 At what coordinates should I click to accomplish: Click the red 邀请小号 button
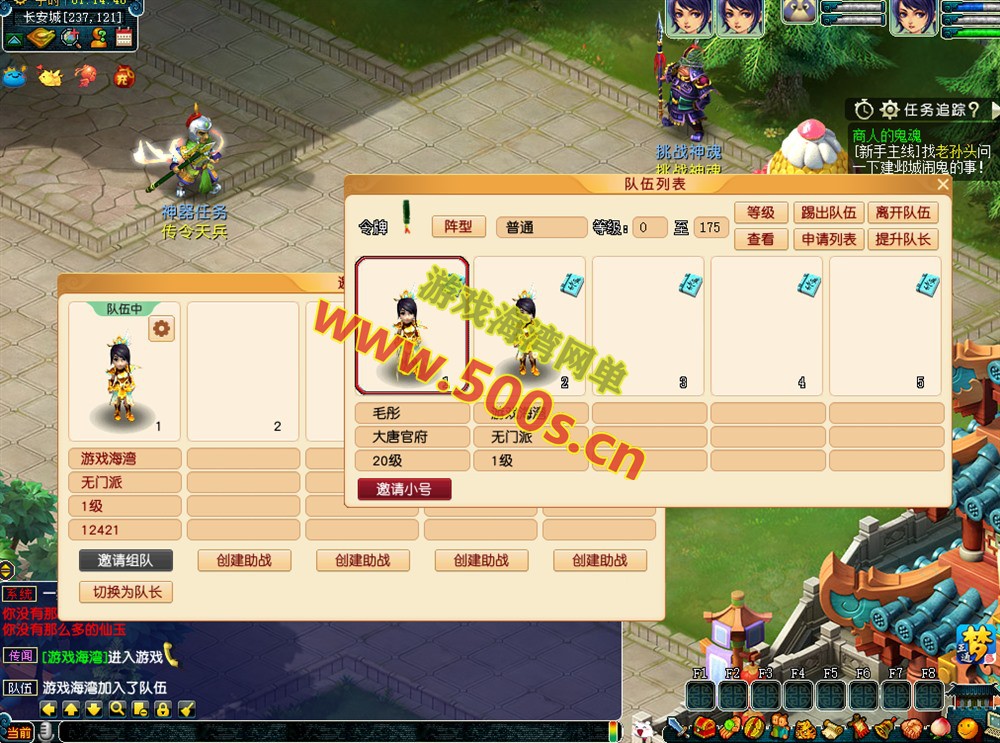(404, 489)
